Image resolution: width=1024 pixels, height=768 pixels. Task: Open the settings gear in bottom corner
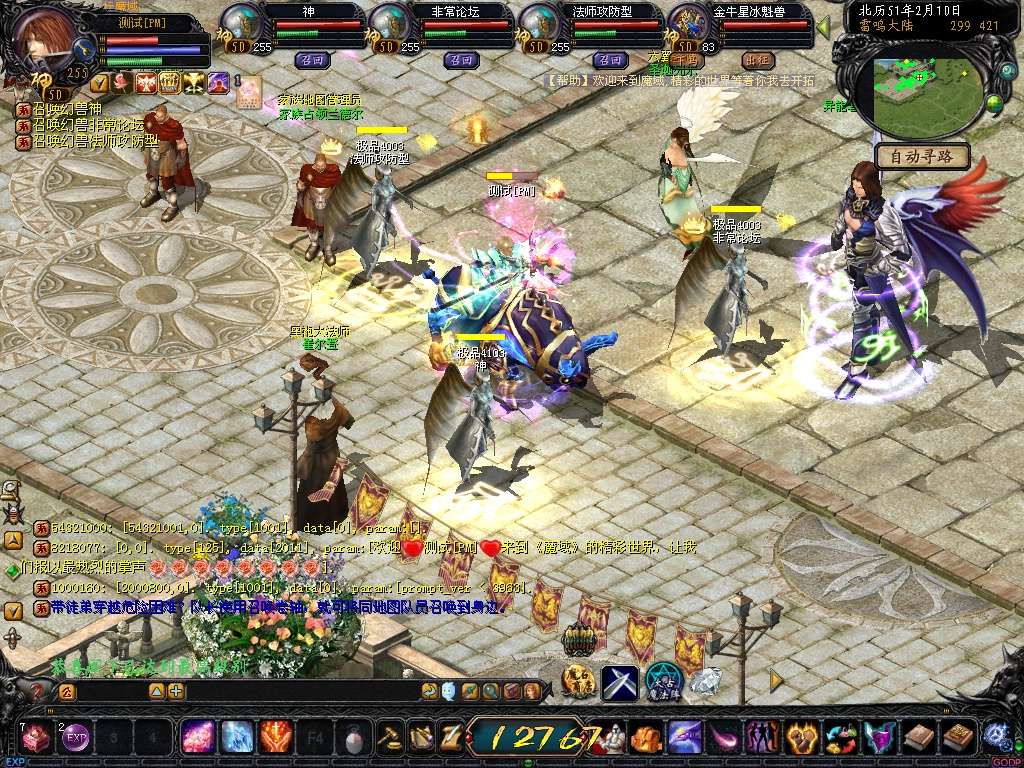tap(995, 737)
